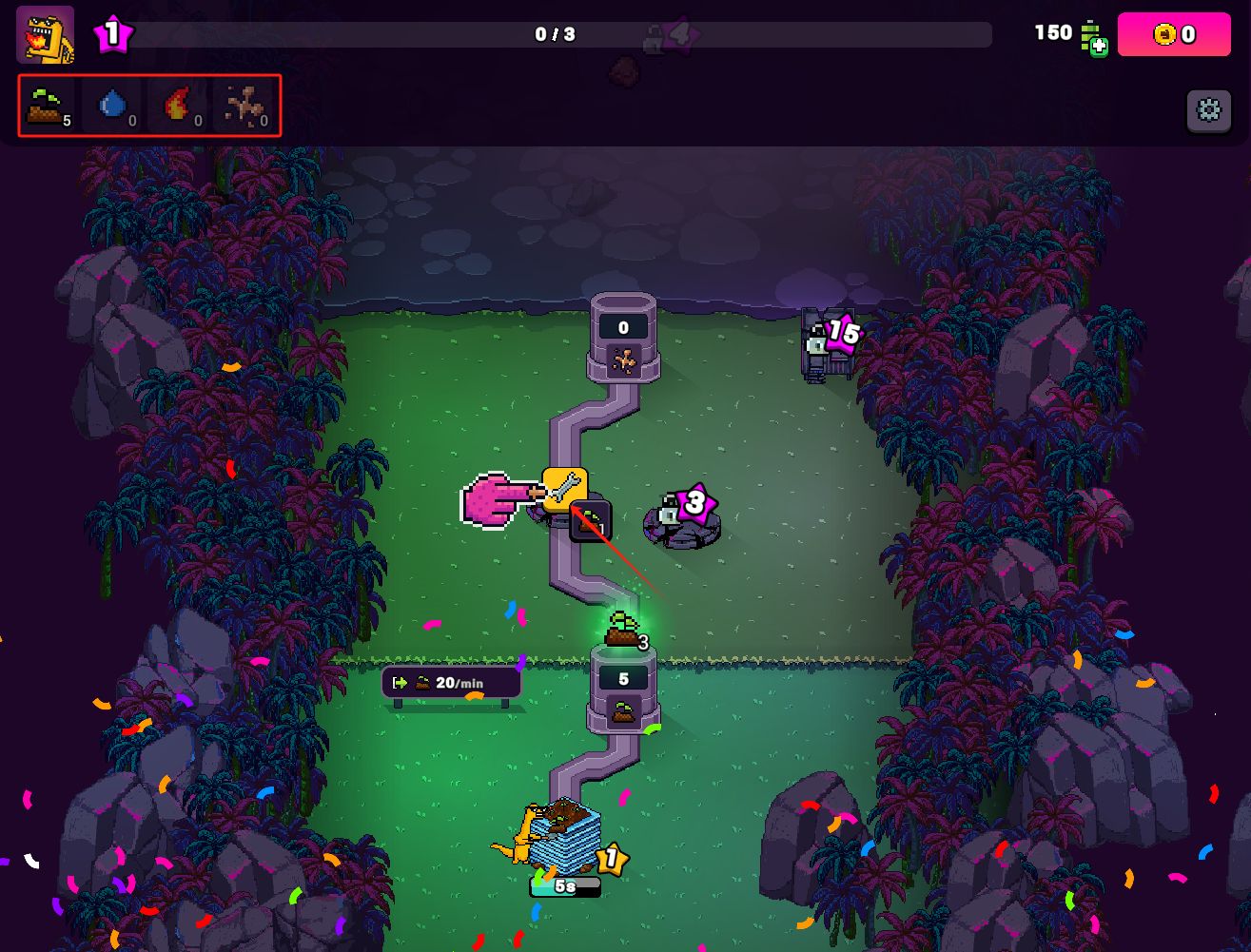Open the roots storage silo showing 0

click(623, 340)
